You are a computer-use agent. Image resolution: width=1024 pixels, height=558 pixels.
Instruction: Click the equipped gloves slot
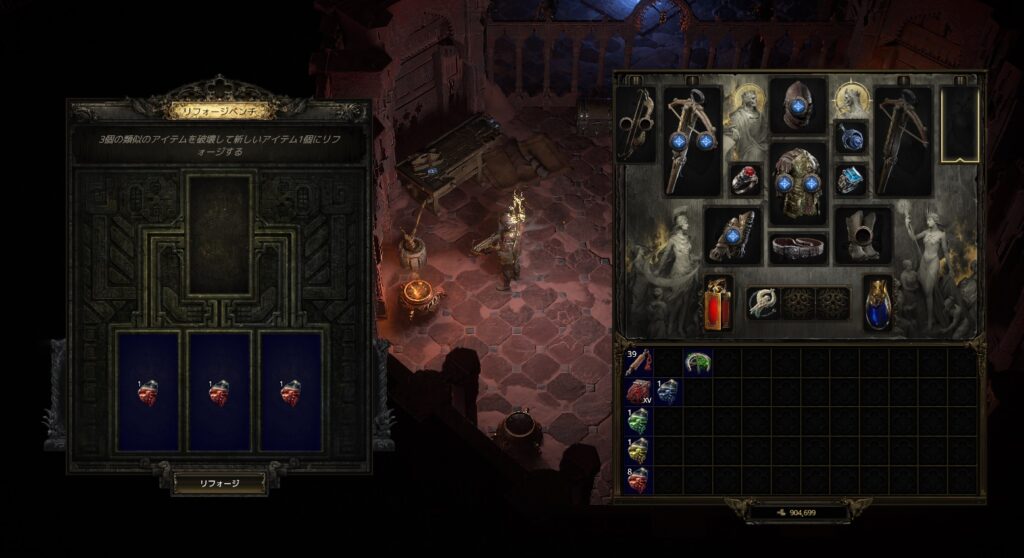(x=733, y=235)
